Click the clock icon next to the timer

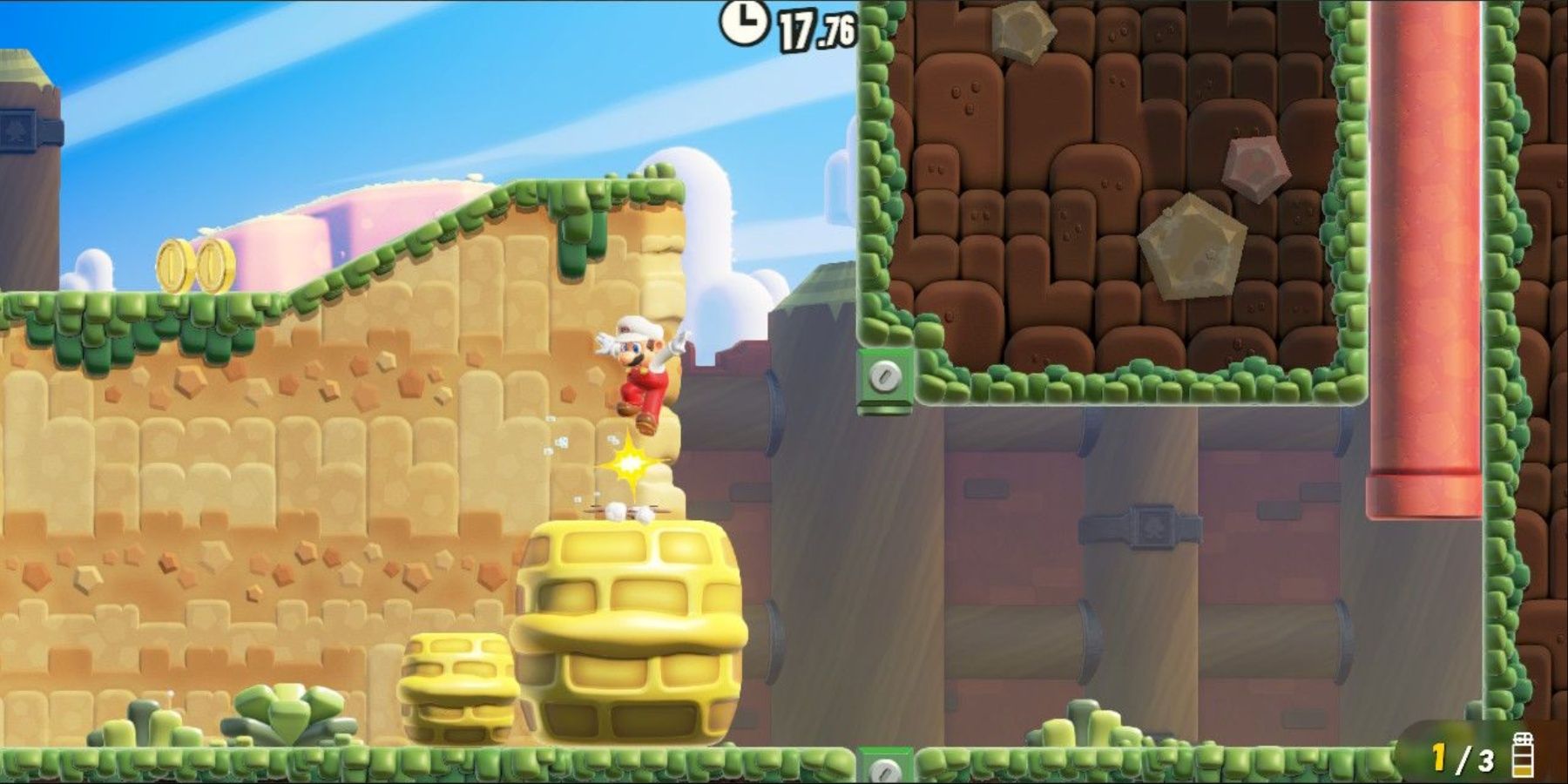745,22
